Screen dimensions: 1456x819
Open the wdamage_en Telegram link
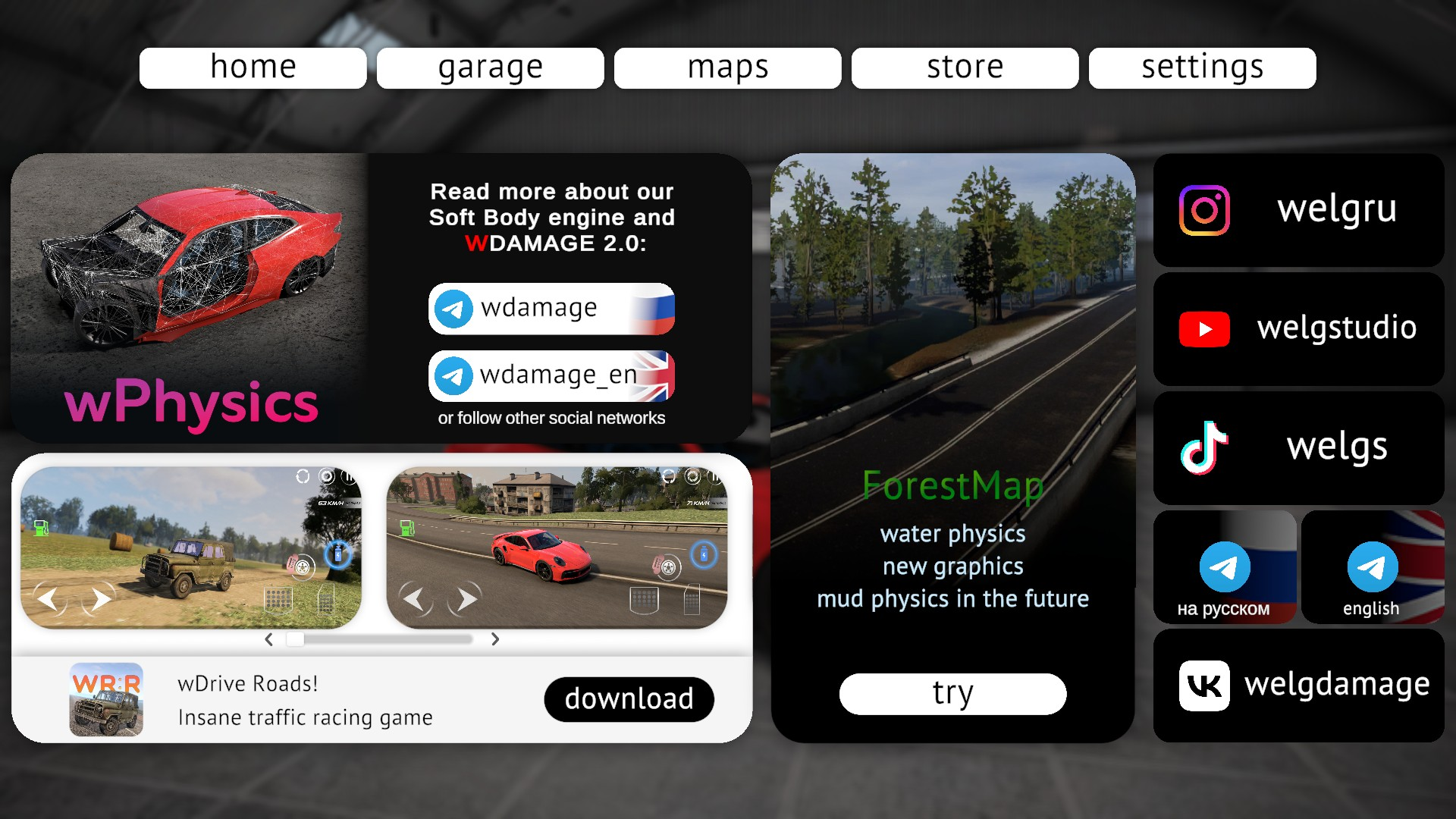[551, 375]
